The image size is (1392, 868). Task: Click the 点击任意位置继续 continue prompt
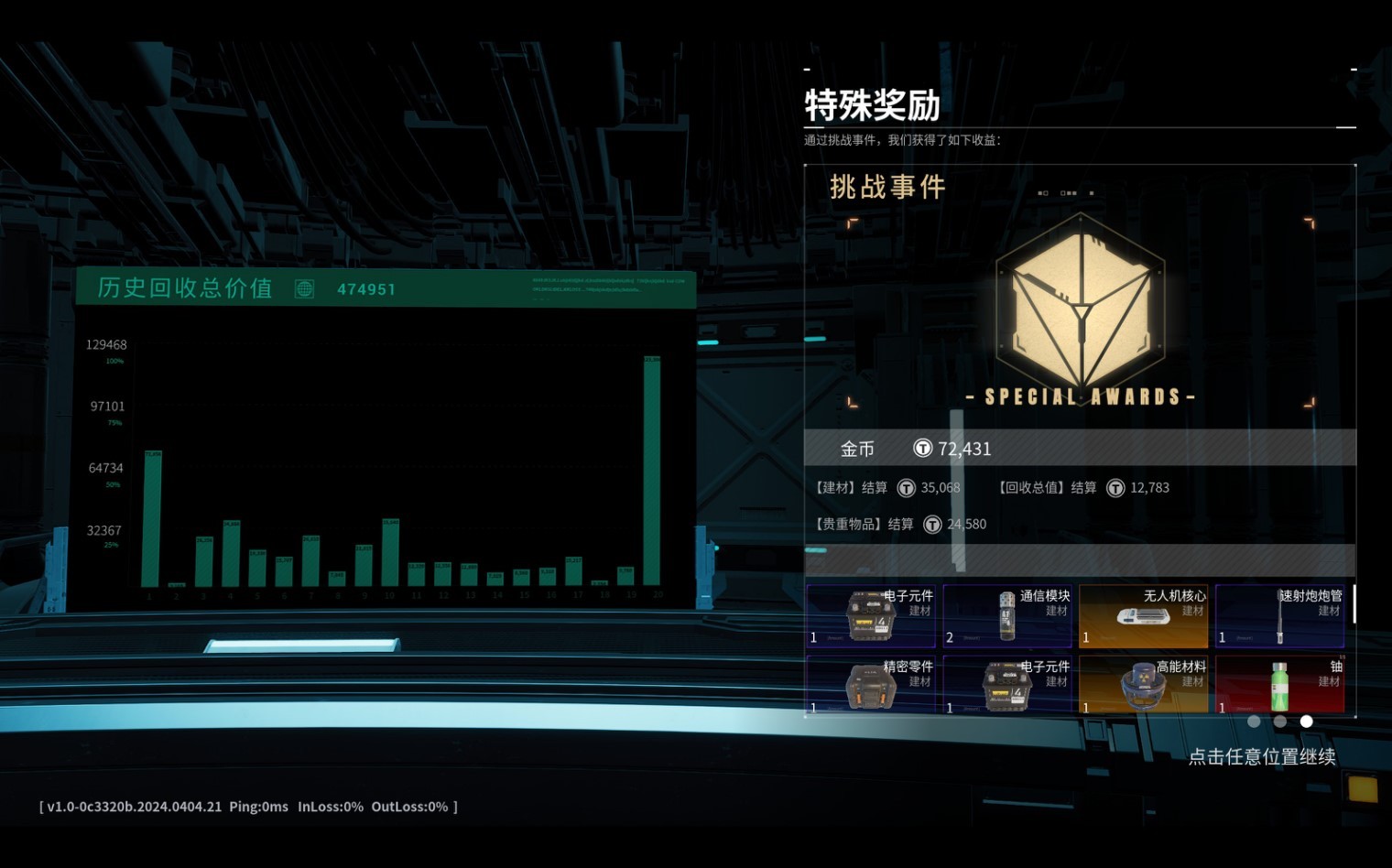pyautogui.click(x=1261, y=757)
